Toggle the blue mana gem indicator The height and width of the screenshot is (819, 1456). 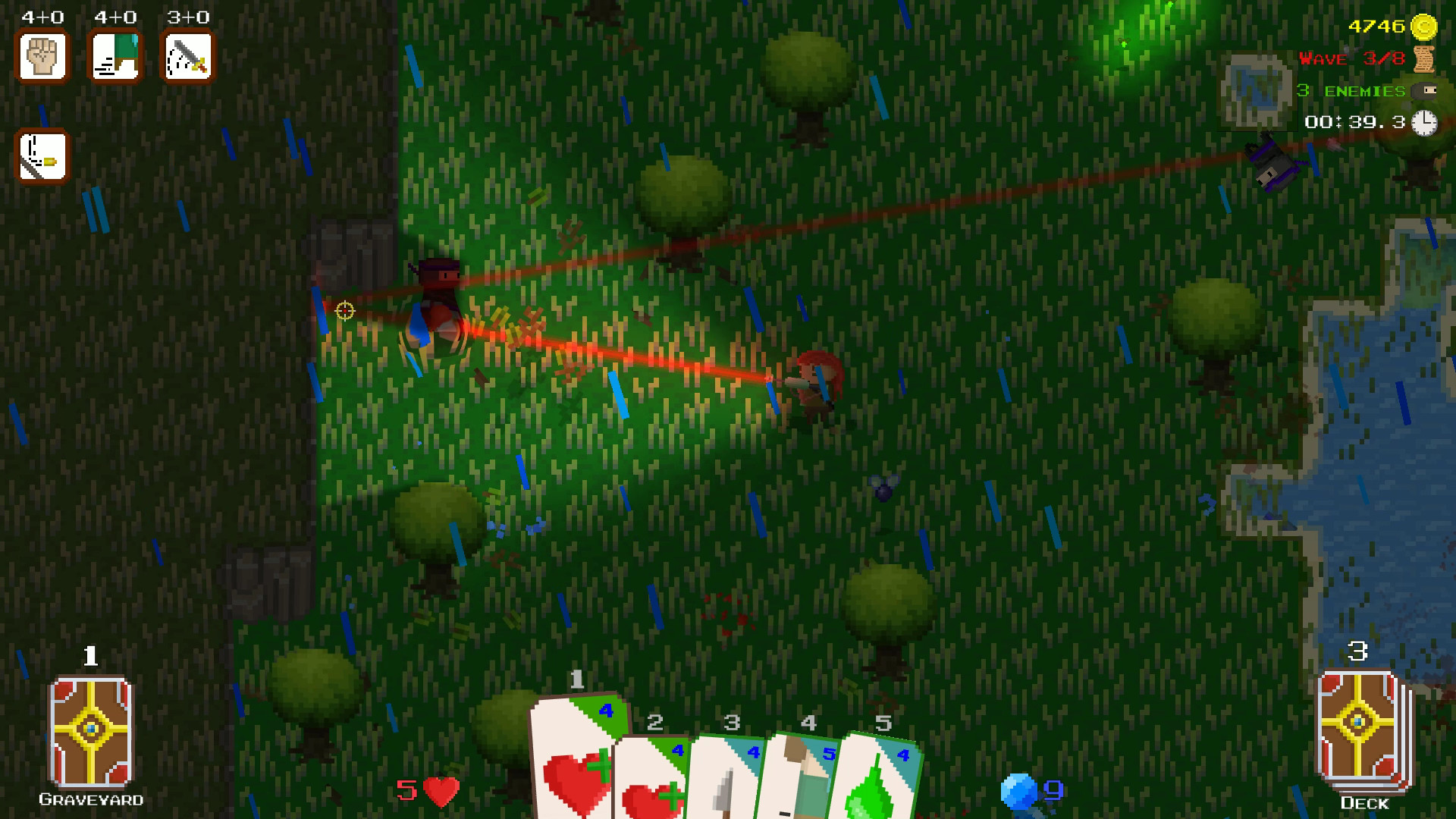coord(1020,791)
